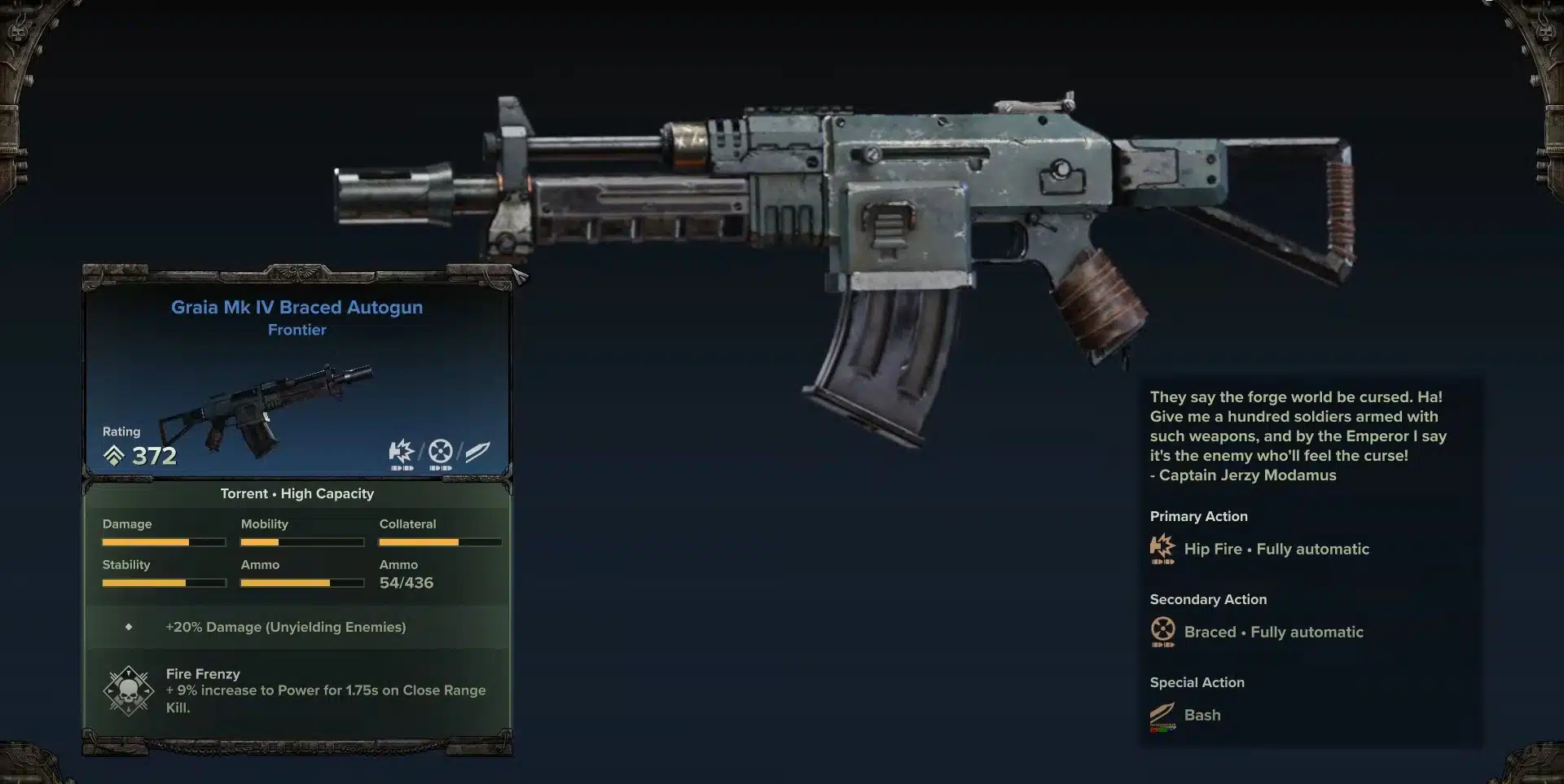Select the Hip Fire primary action icon
This screenshot has height=784, width=1564.
coord(1162,549)
